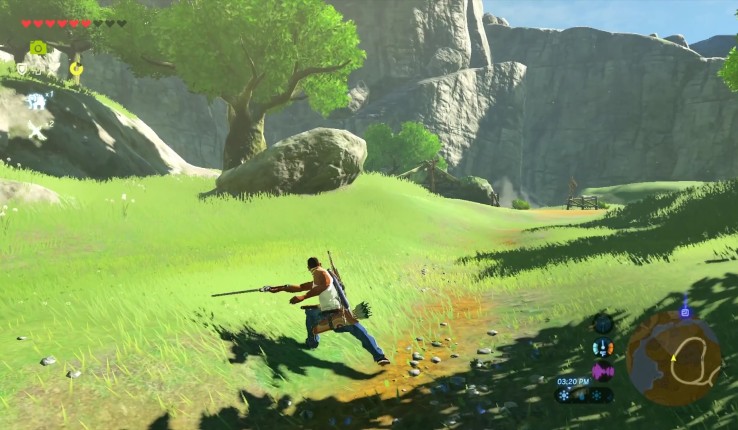Click the yellow player arrow on minimap

673,357
